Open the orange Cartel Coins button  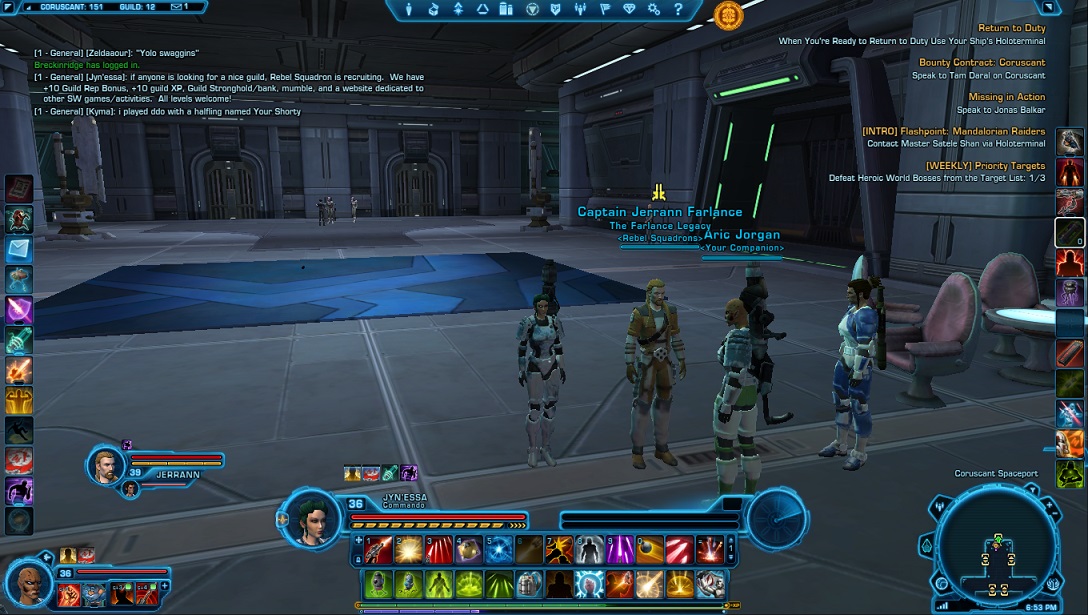tap(729, 14)
